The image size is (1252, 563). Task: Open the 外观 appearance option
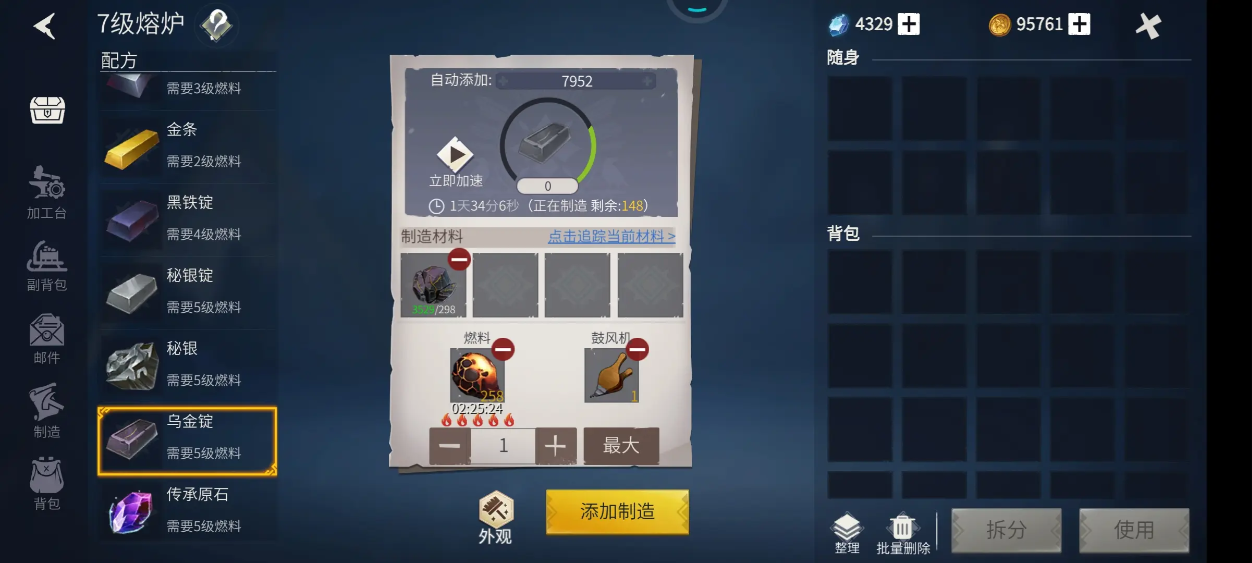click(495, 517)
